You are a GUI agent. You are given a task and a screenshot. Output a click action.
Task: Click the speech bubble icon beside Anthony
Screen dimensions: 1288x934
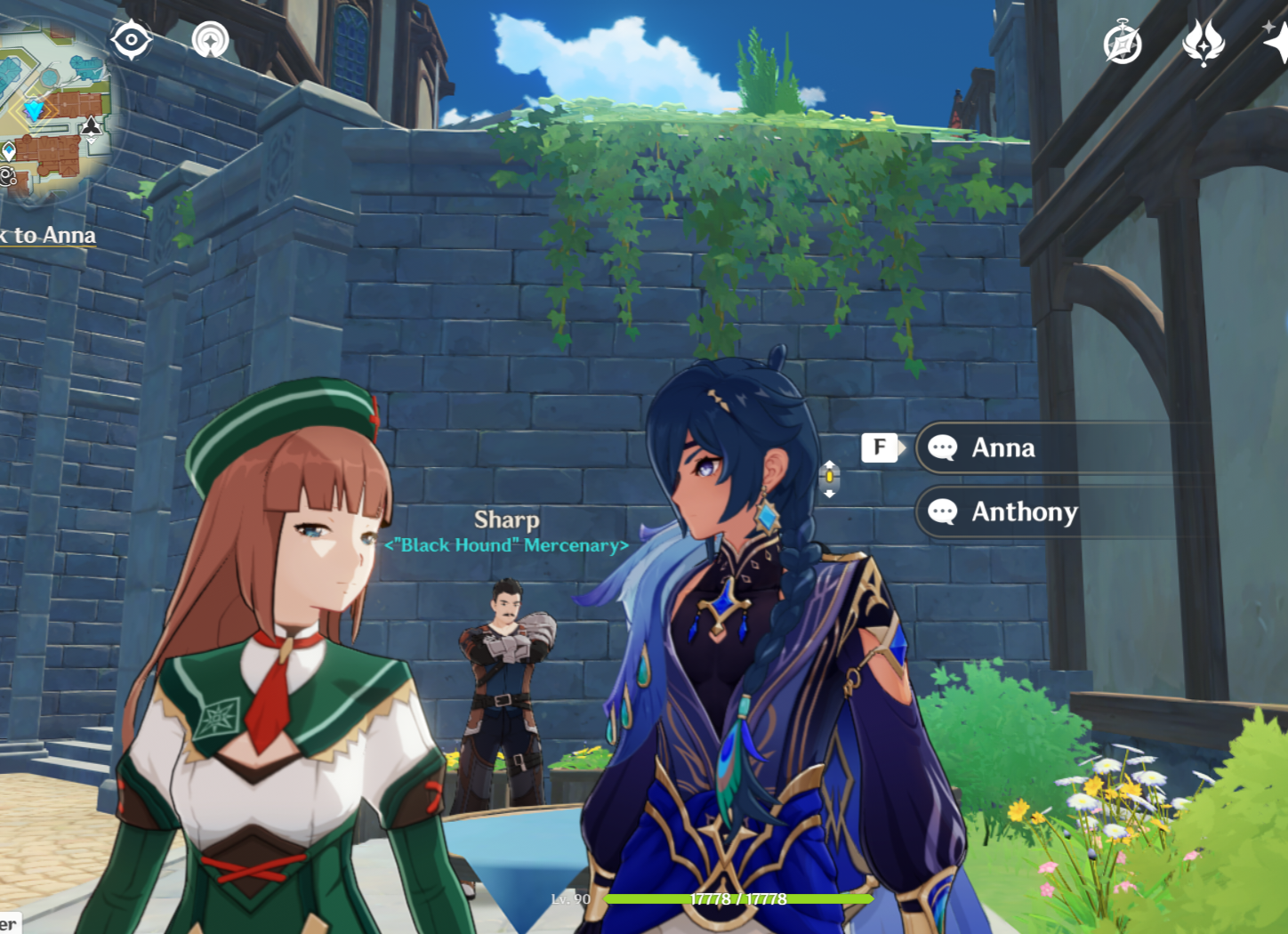(x=943, y=512)
